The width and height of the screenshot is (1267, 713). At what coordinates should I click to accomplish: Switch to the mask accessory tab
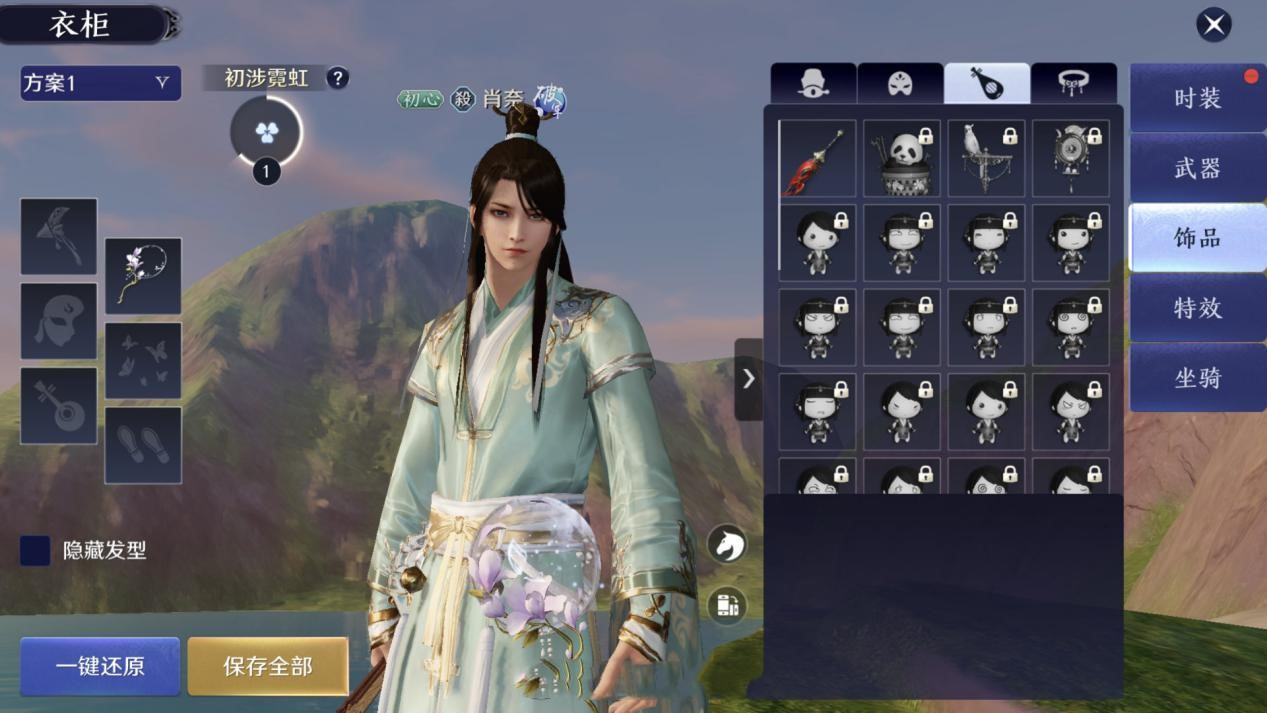pos(900,84)
